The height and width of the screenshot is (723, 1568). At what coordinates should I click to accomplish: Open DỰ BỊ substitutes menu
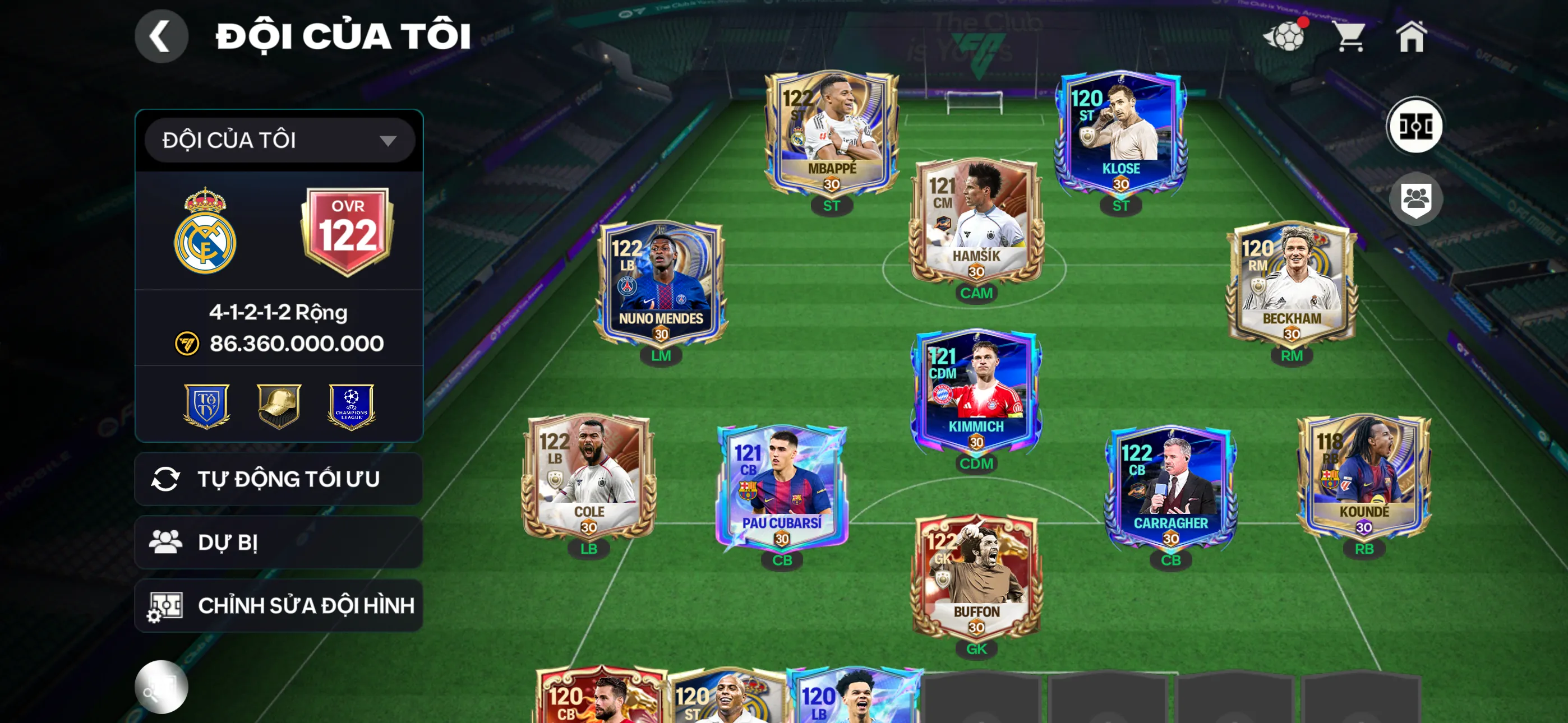277,543
